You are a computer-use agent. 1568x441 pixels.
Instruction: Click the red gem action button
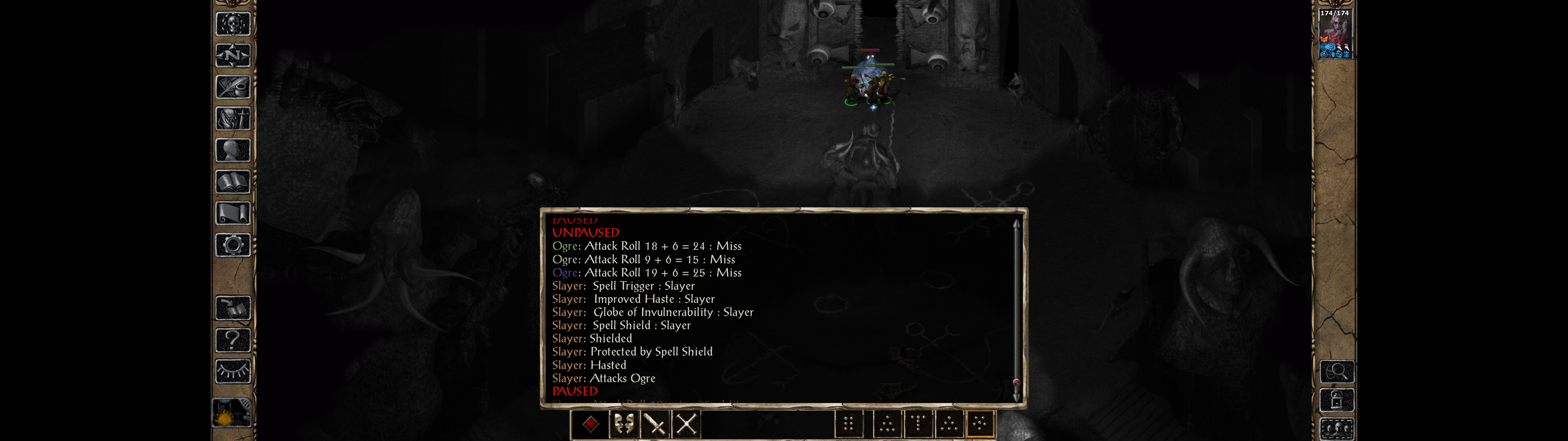[590, 424]
